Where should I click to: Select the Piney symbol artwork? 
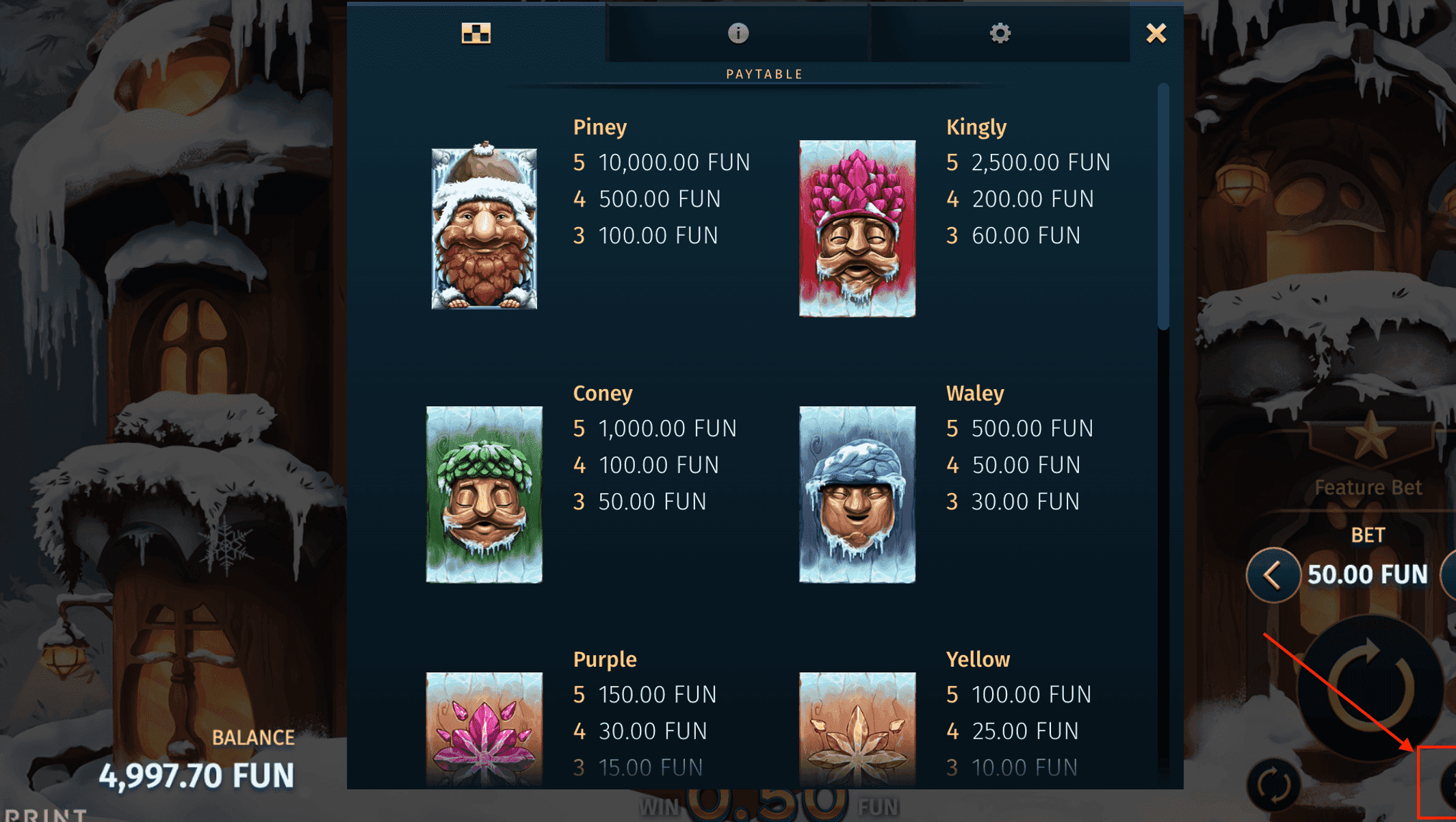(x=483, y=226)
